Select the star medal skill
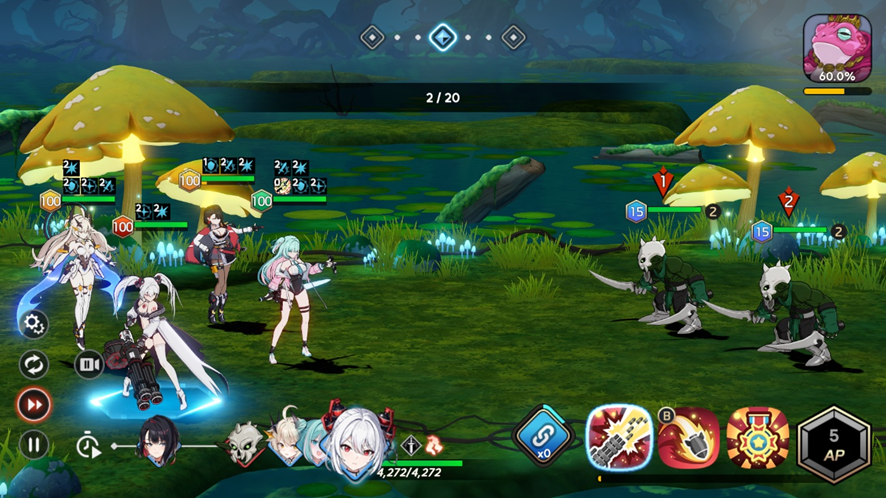This screenshot has height=498, width=886. pos(757,438)
